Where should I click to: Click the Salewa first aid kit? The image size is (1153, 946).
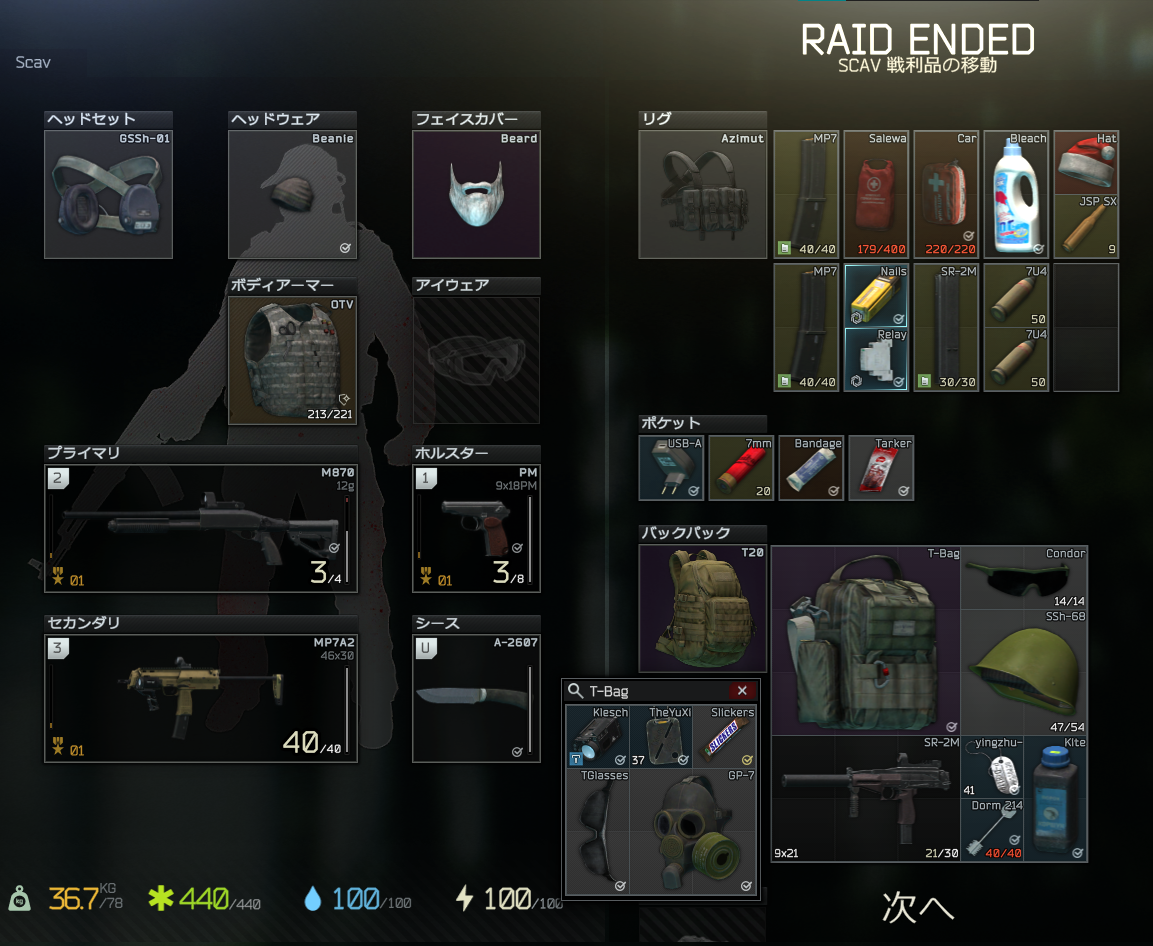coord(876,195)
